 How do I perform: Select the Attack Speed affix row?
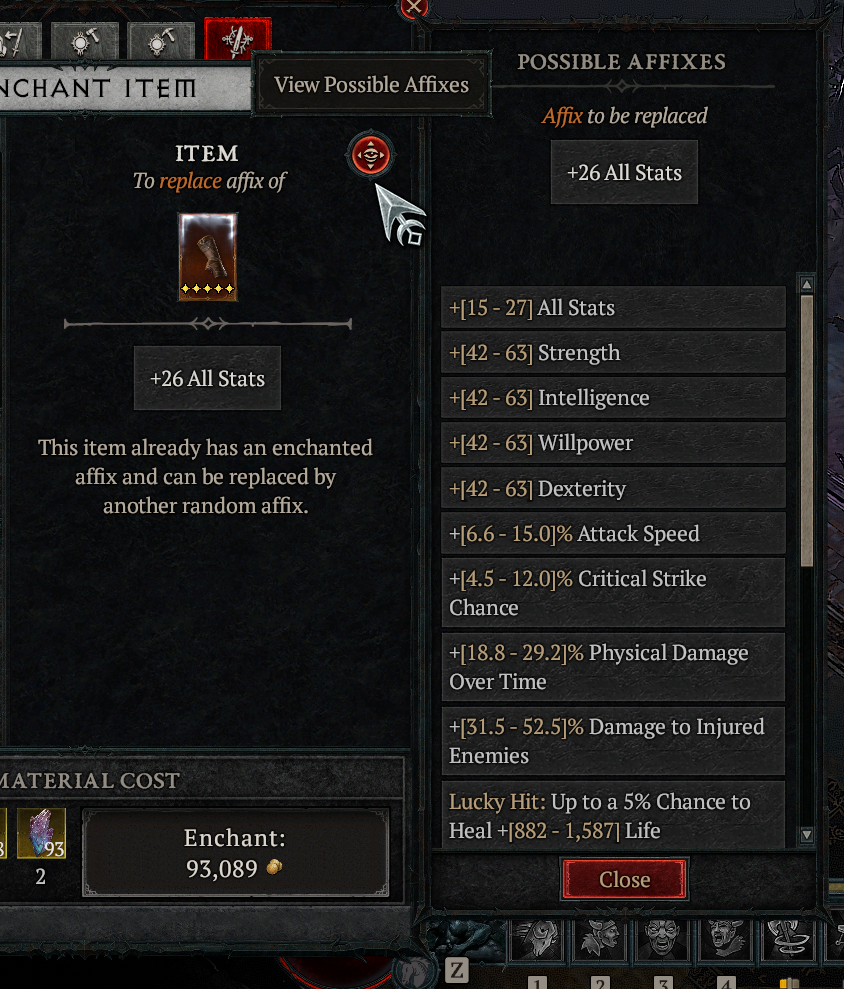coord(613,534)
